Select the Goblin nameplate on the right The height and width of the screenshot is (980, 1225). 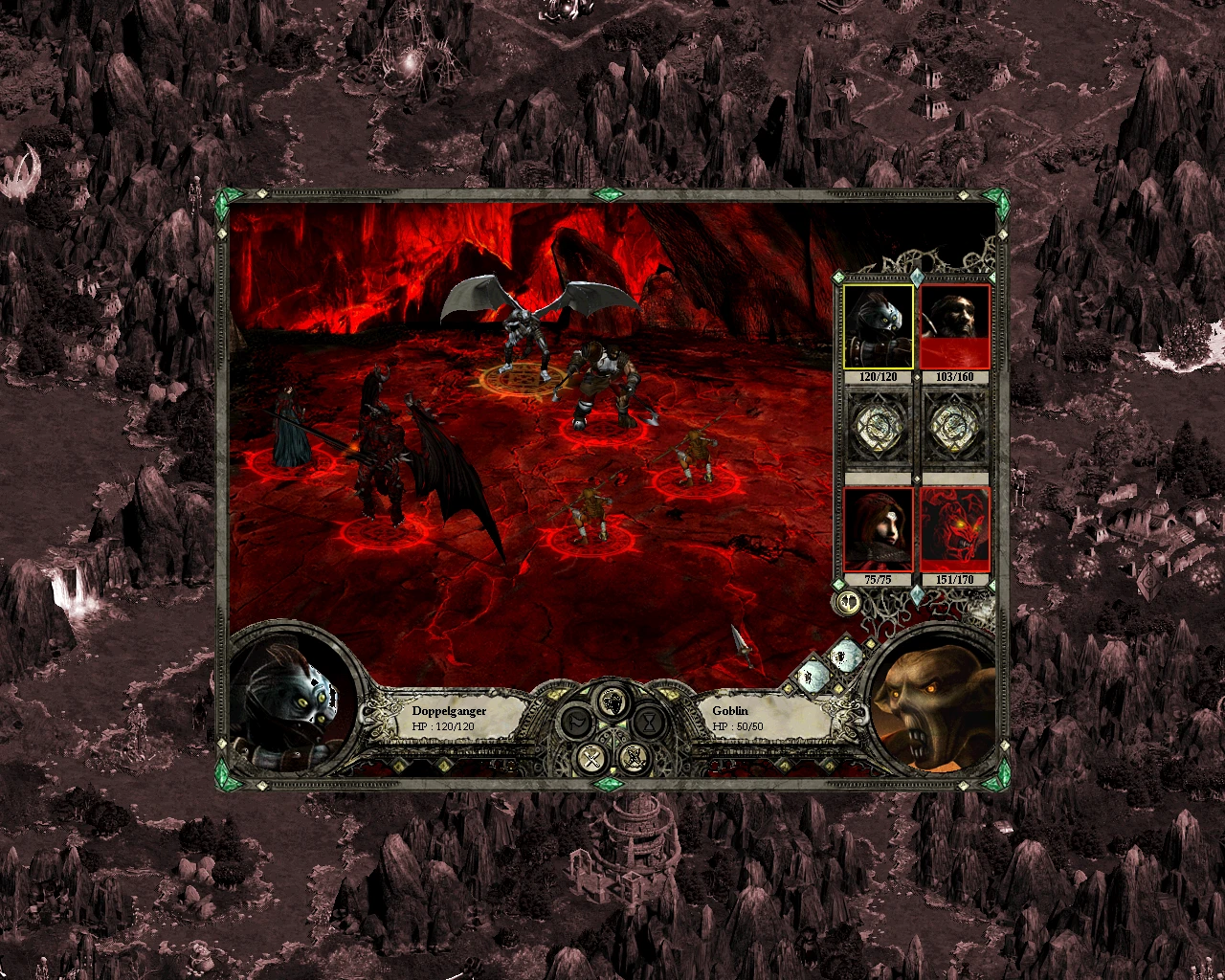(730, 711)
